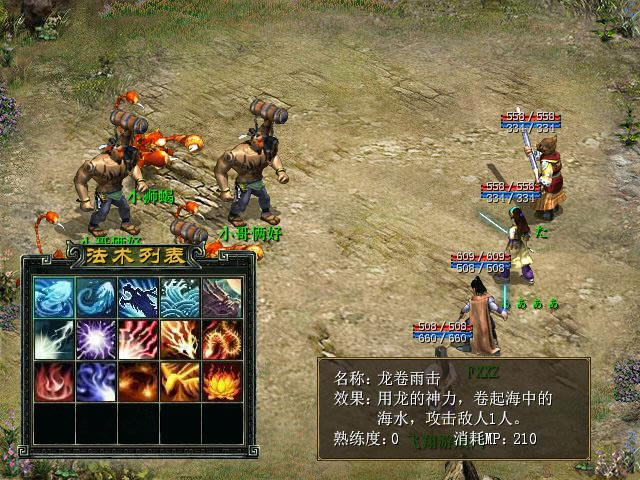The height and width of the screenshot is (480, 640).
Task: Pick the blue flame spell
Action: coord(94,381)
